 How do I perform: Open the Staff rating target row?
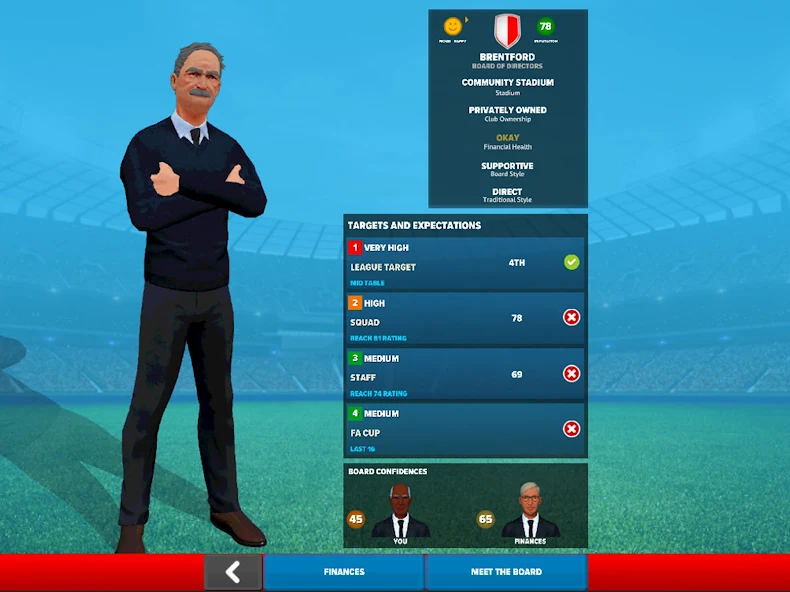click(x=465, y=374)
